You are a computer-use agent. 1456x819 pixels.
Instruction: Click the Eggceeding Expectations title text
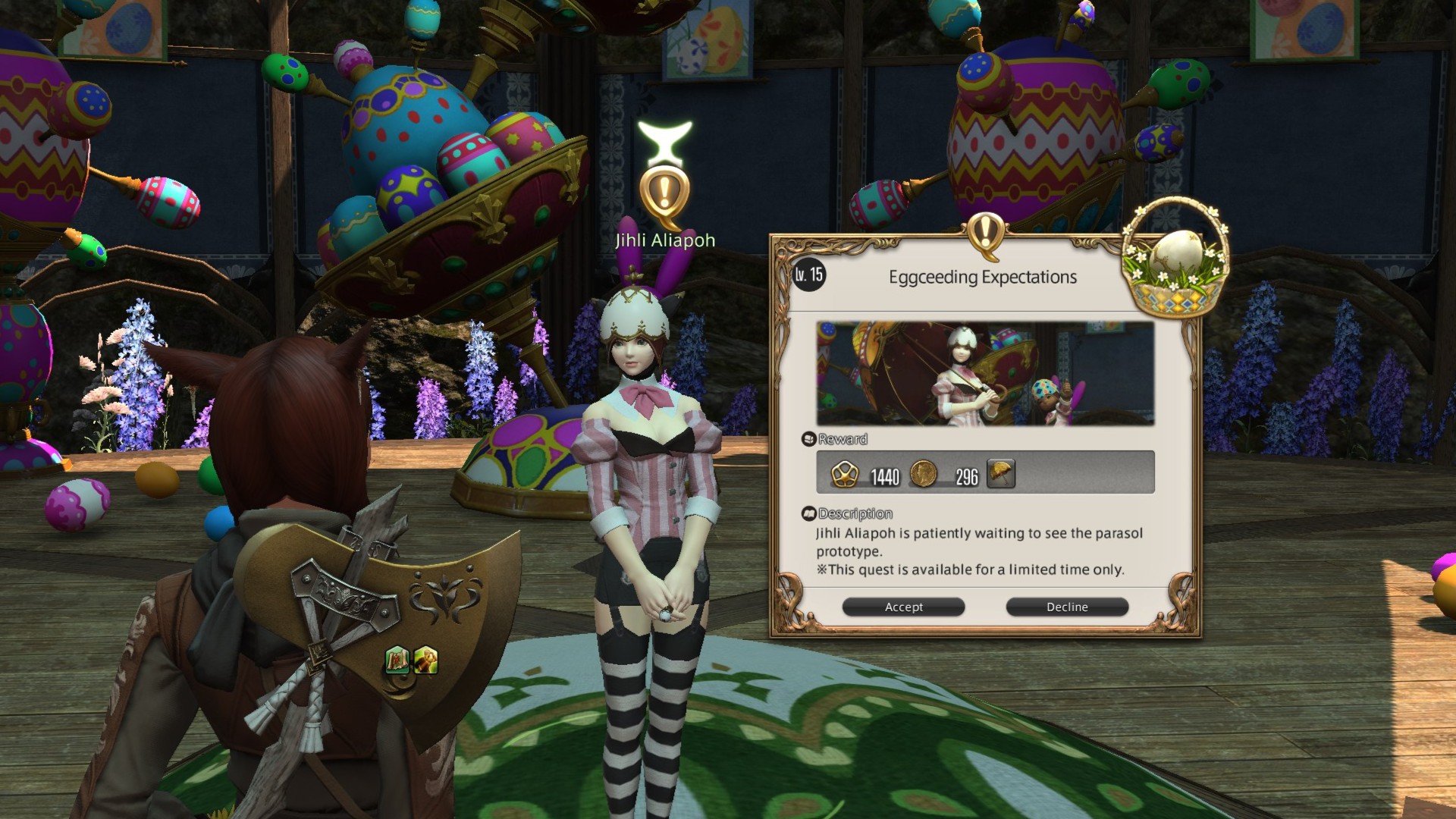(x=981, y=277)
